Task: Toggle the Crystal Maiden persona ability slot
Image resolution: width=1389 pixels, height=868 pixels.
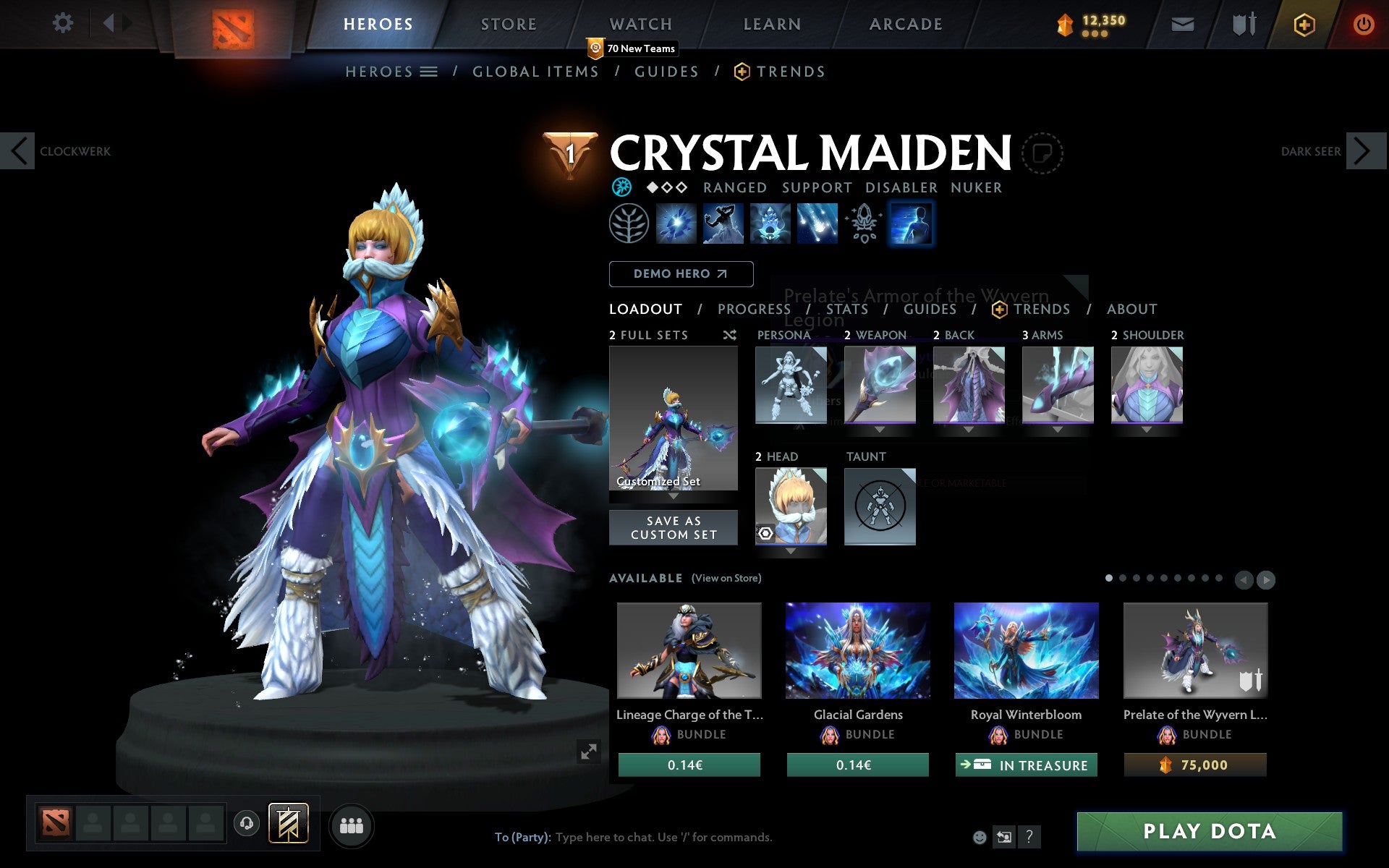Action: (911, 224)
